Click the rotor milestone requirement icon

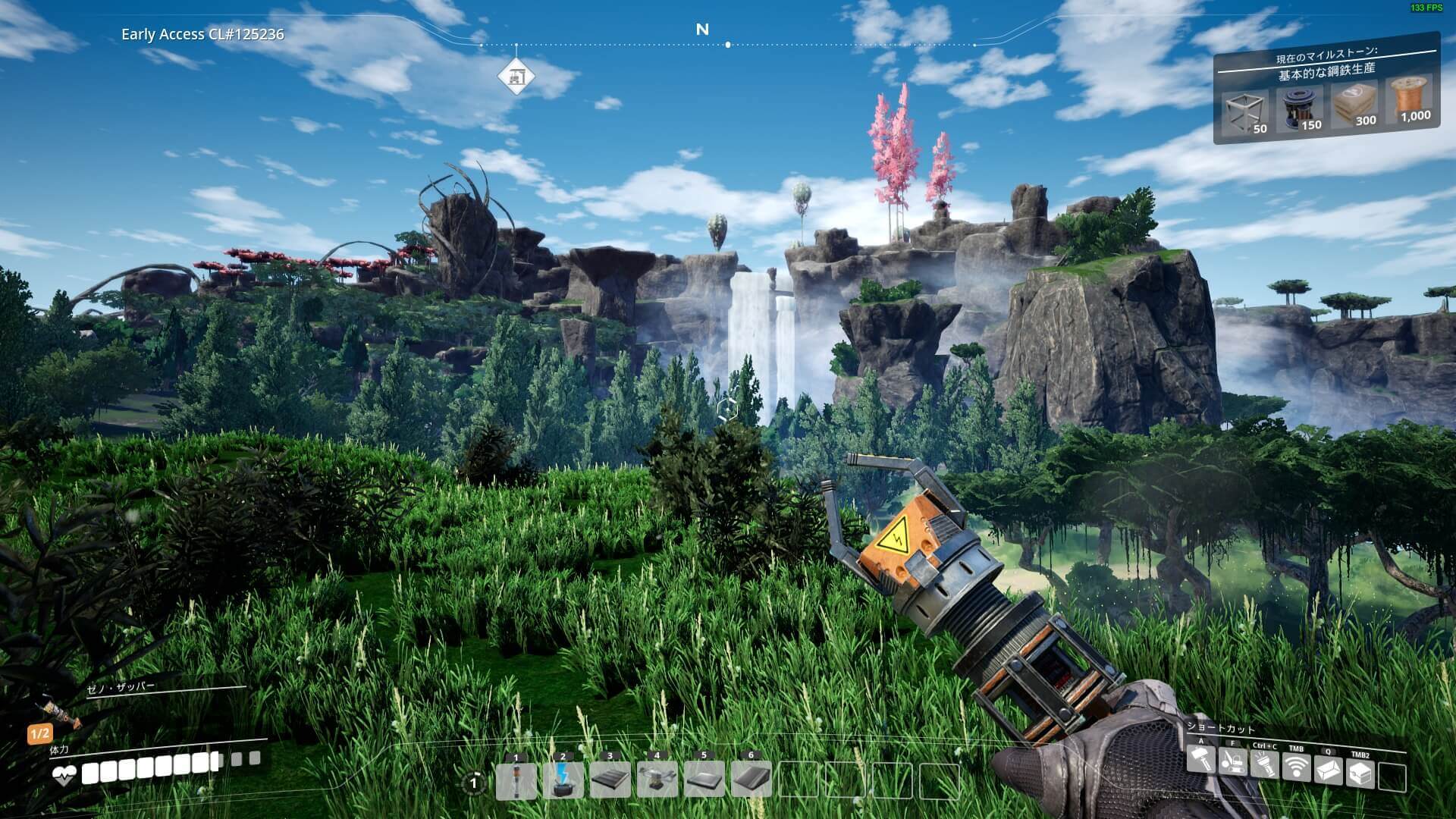[1299, 109]
